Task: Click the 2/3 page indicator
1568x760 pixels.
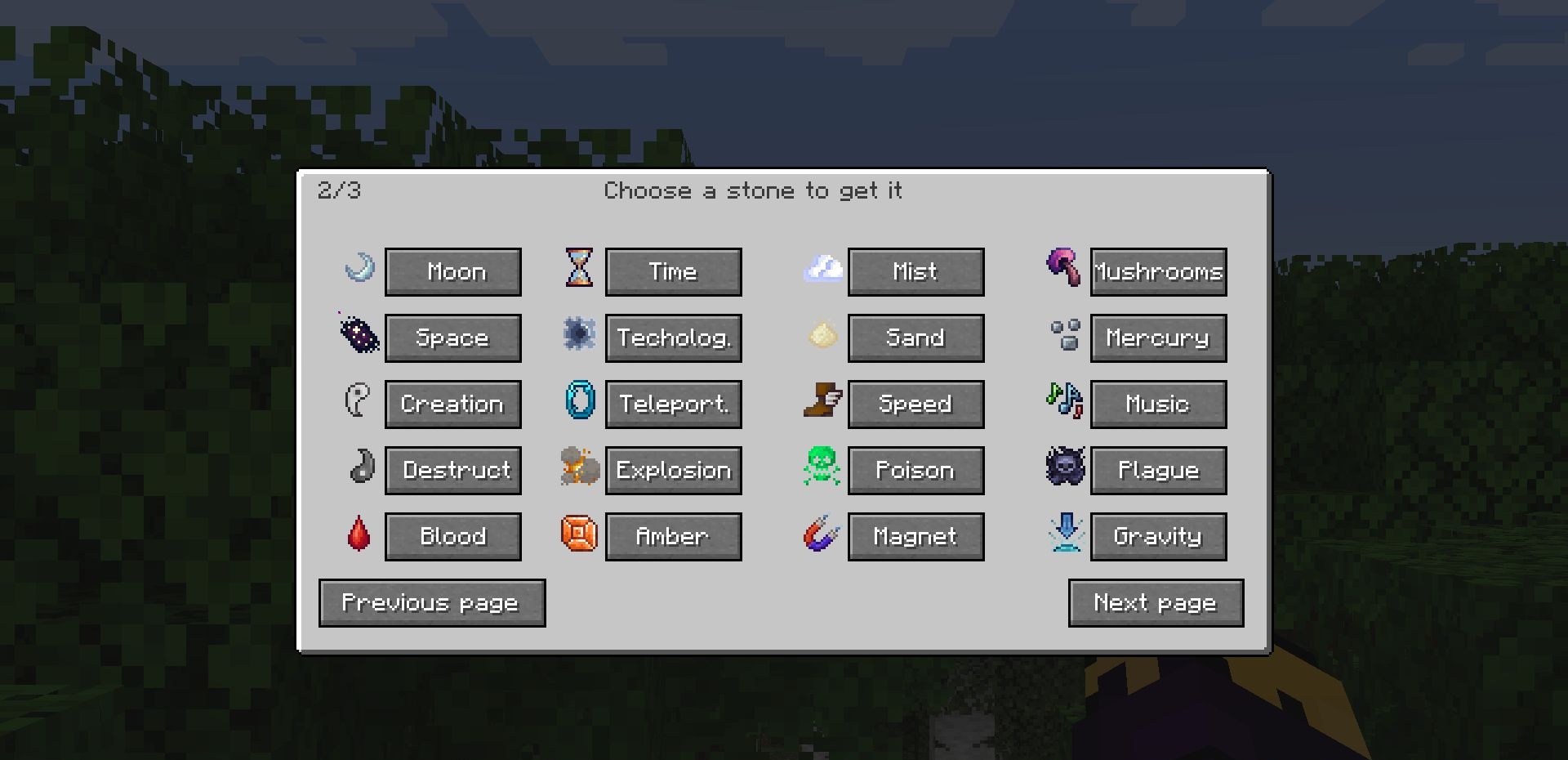Action: tap(338, 190)
